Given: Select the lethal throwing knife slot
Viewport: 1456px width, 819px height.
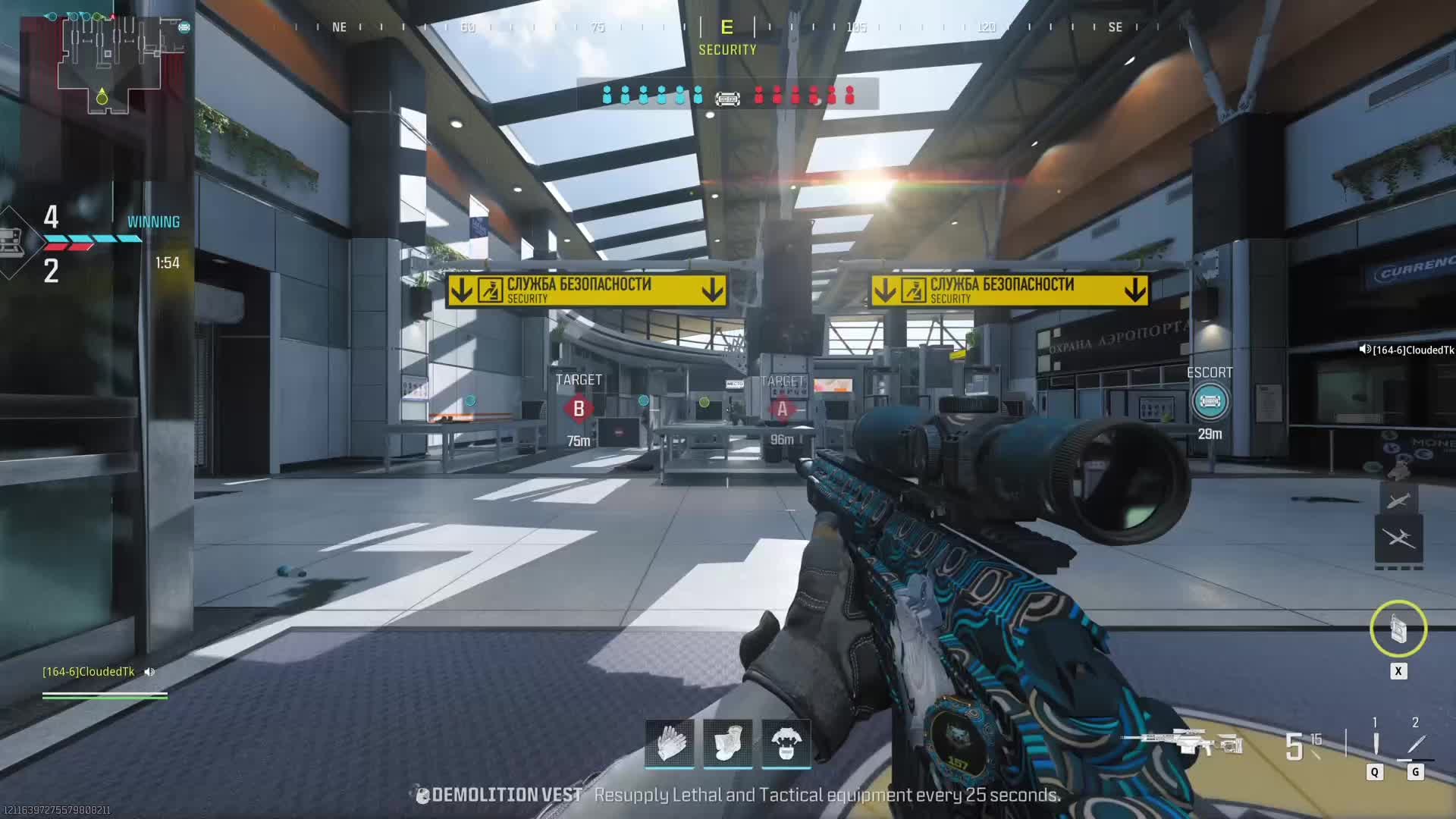Looking at the screenshot, I should point(1416,744).
